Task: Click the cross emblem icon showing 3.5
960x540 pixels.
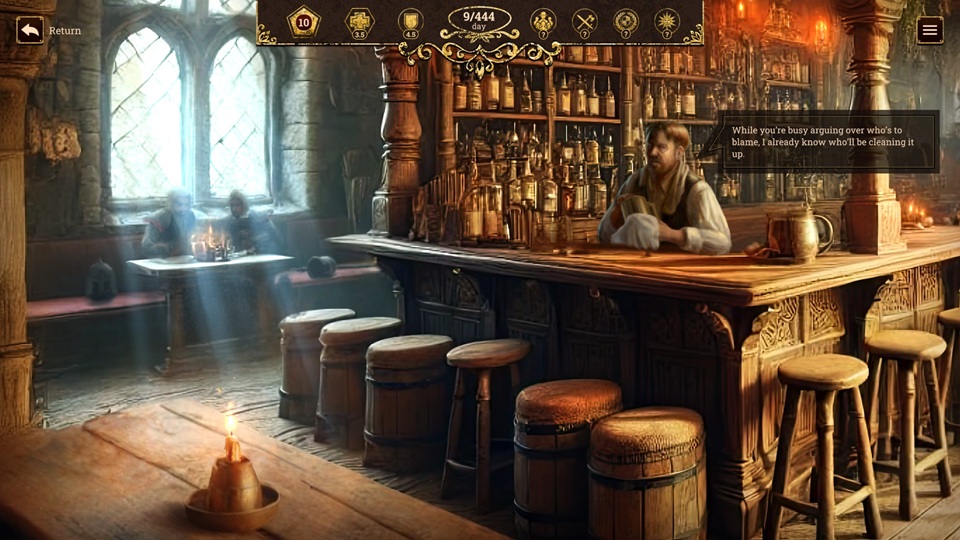Action: click(x=359, y=21)
